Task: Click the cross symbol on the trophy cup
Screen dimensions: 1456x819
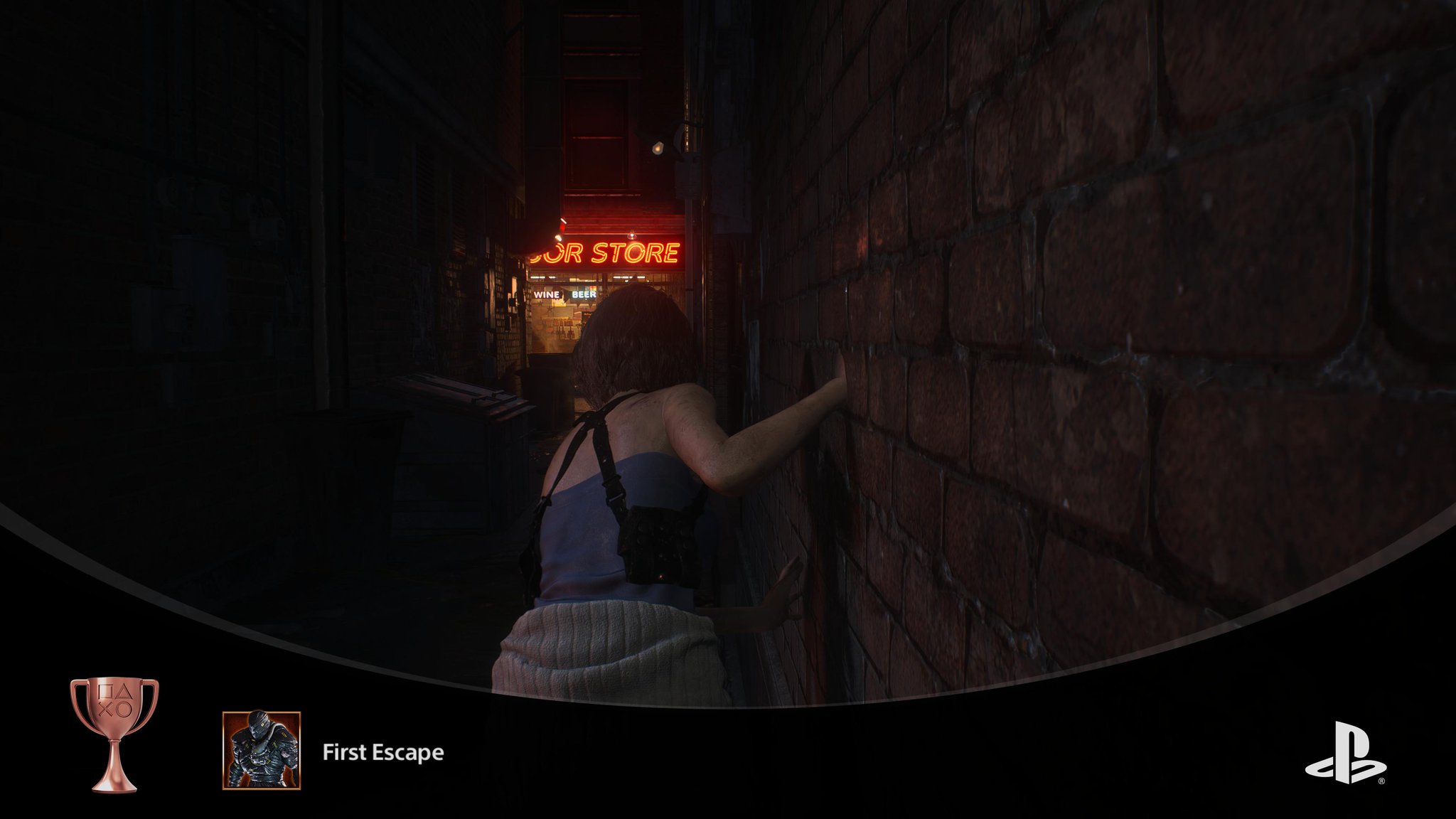Action: [106, 710]
